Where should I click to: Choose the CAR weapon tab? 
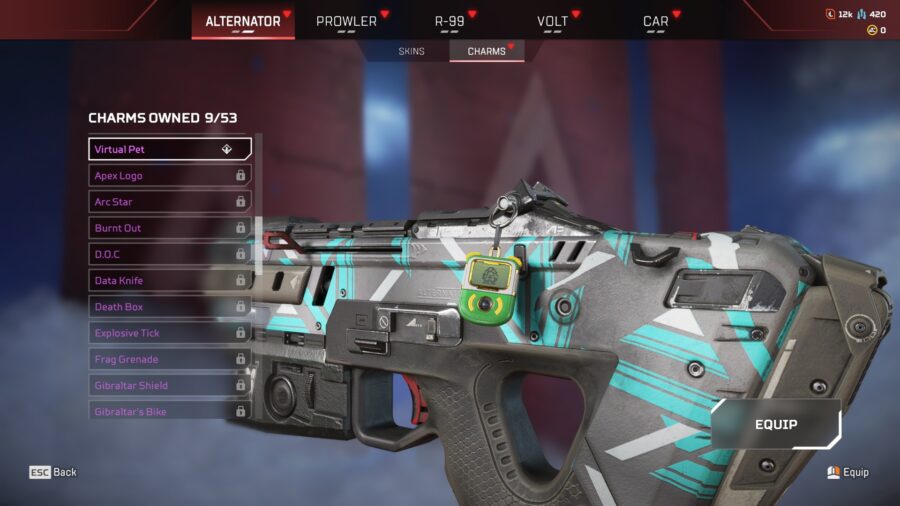[x=656, y=21]
